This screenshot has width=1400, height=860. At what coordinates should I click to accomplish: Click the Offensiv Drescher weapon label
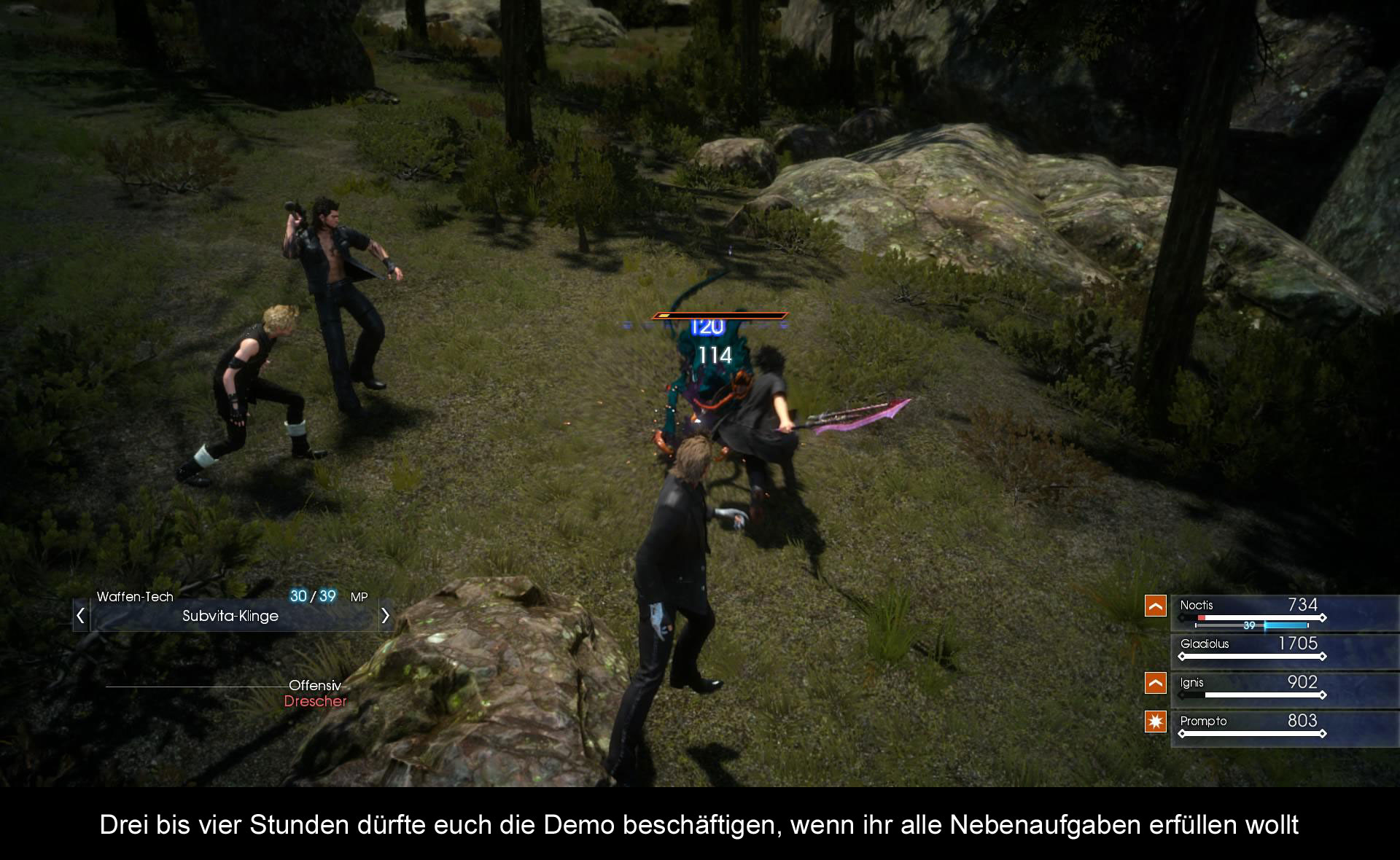pyautogui.click(x=315, y=694)
